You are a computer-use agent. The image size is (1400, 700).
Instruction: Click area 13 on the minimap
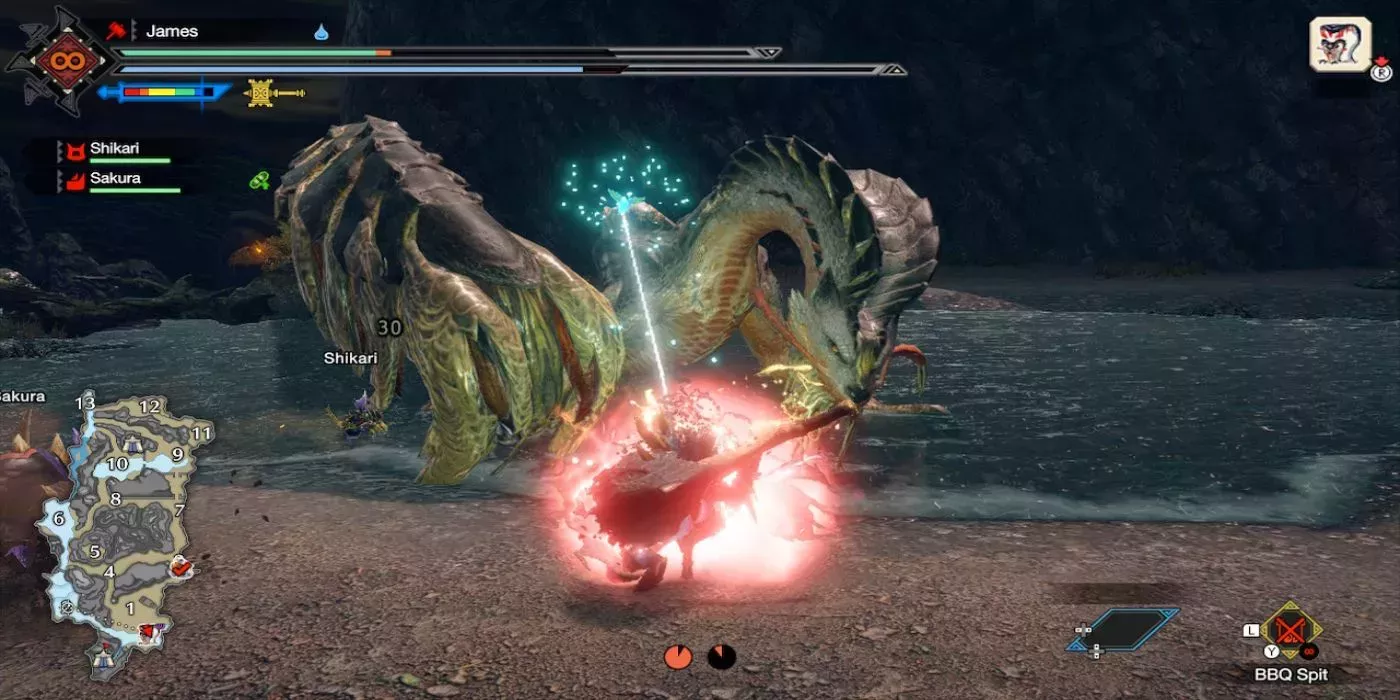coord(85,404)
